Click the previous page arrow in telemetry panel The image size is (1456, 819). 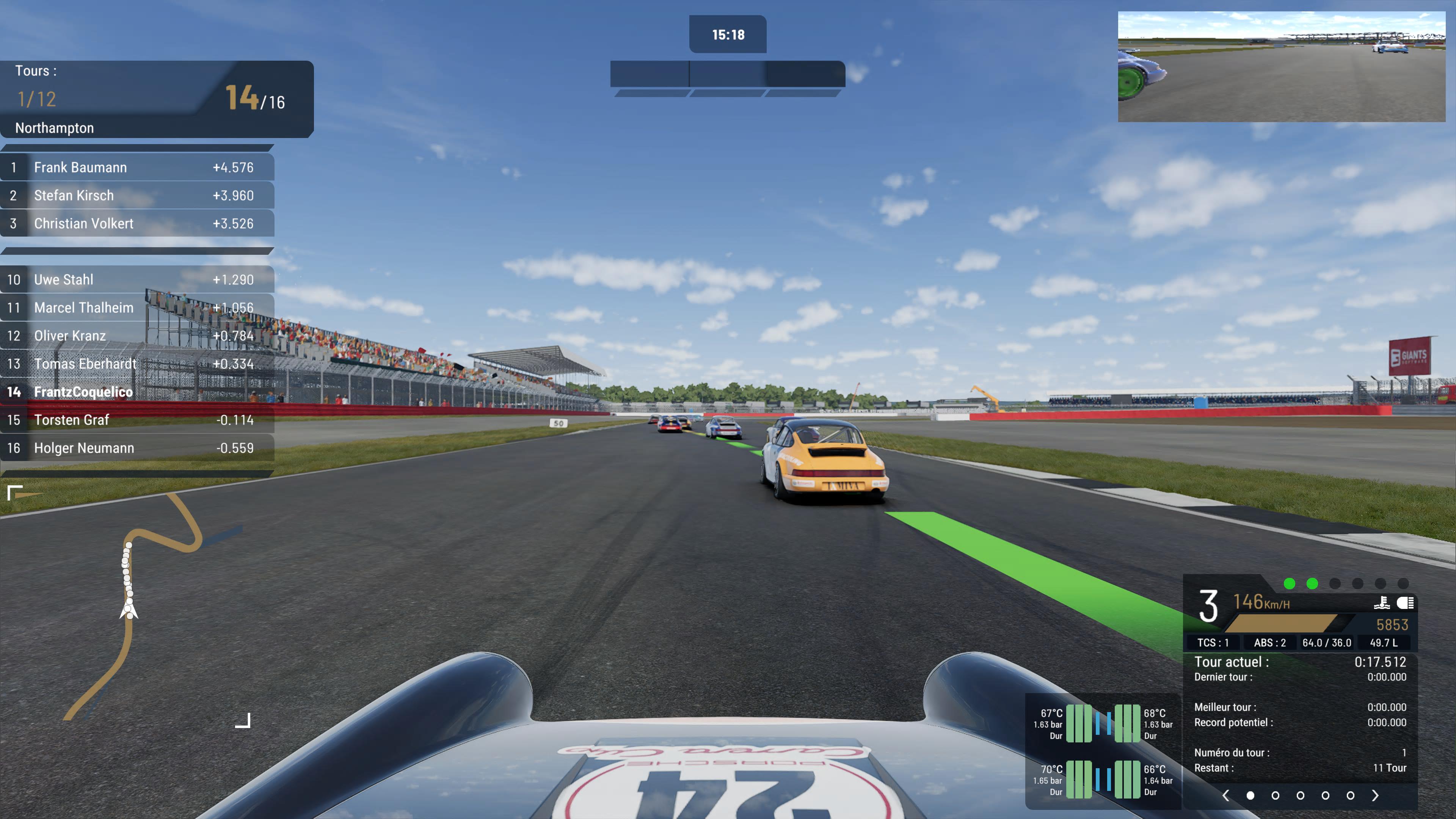point(1225,796)
